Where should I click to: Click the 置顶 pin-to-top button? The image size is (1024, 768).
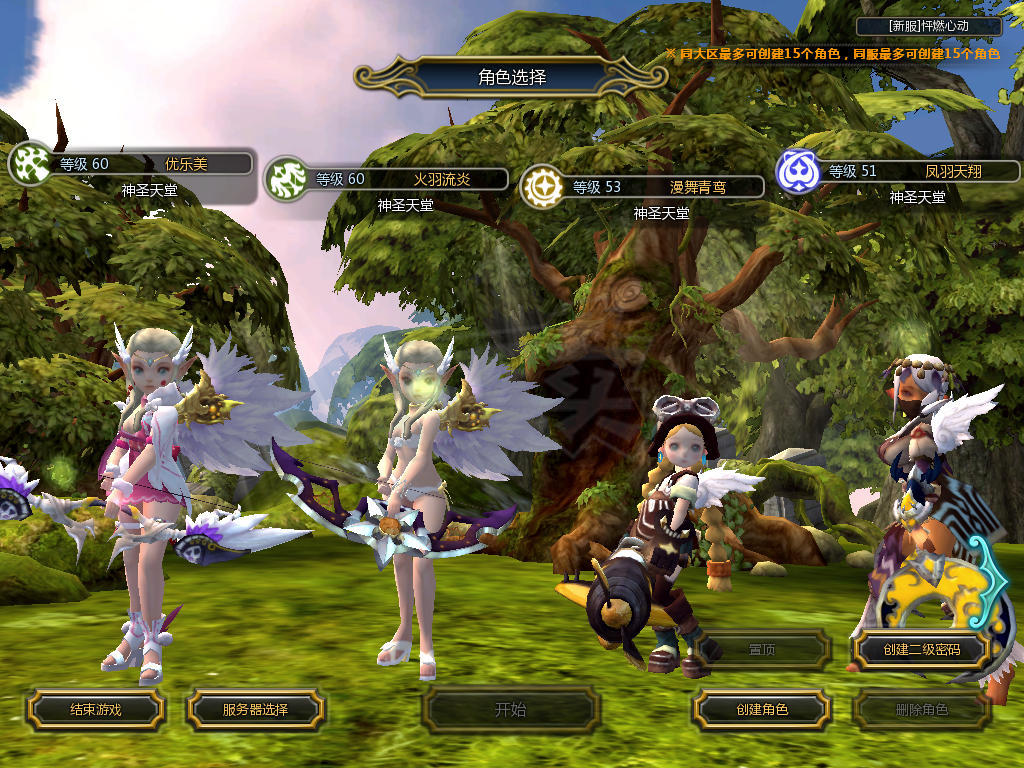(762, 650)
